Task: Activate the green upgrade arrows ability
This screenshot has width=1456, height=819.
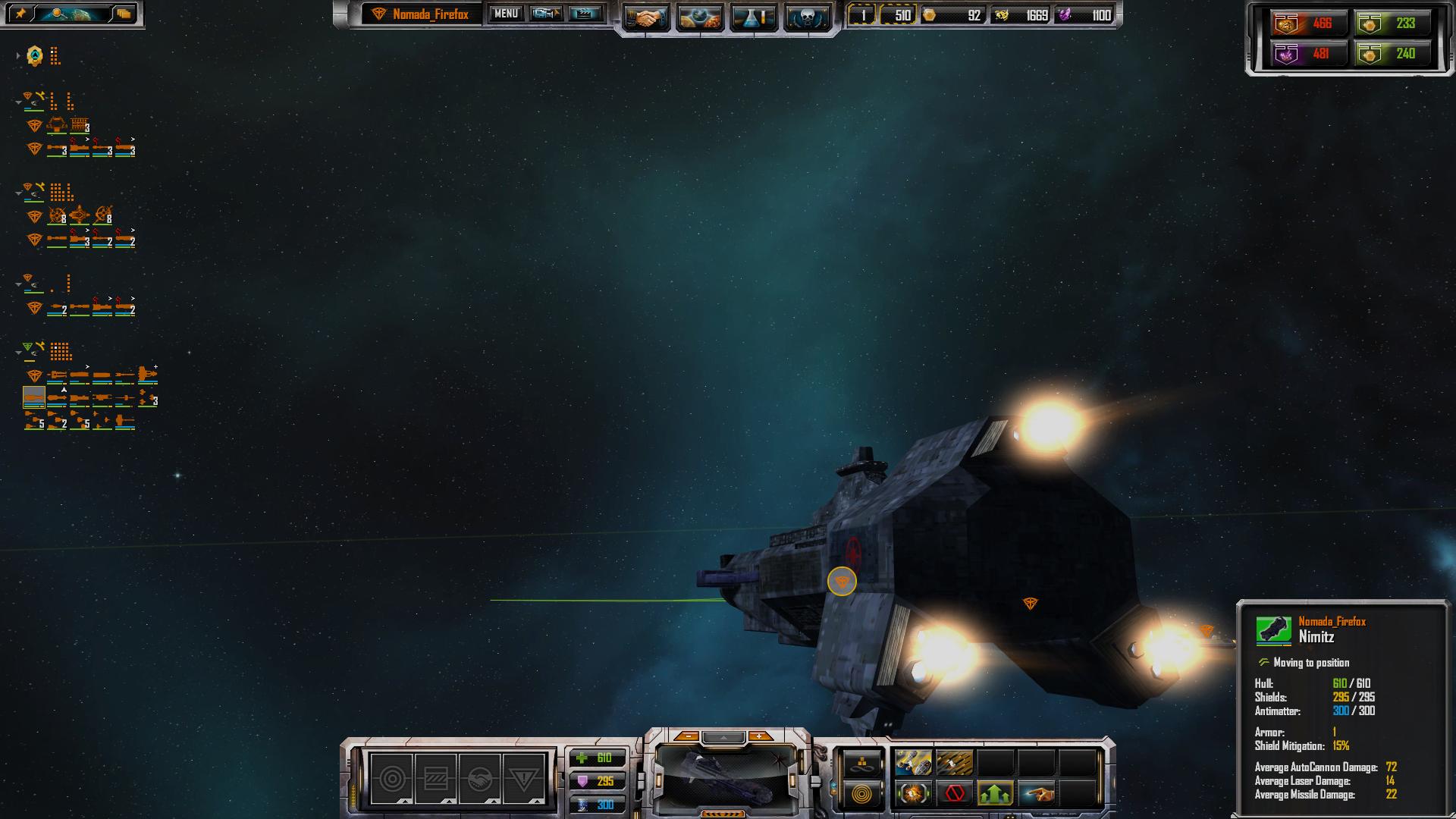Action: point(996,795)
